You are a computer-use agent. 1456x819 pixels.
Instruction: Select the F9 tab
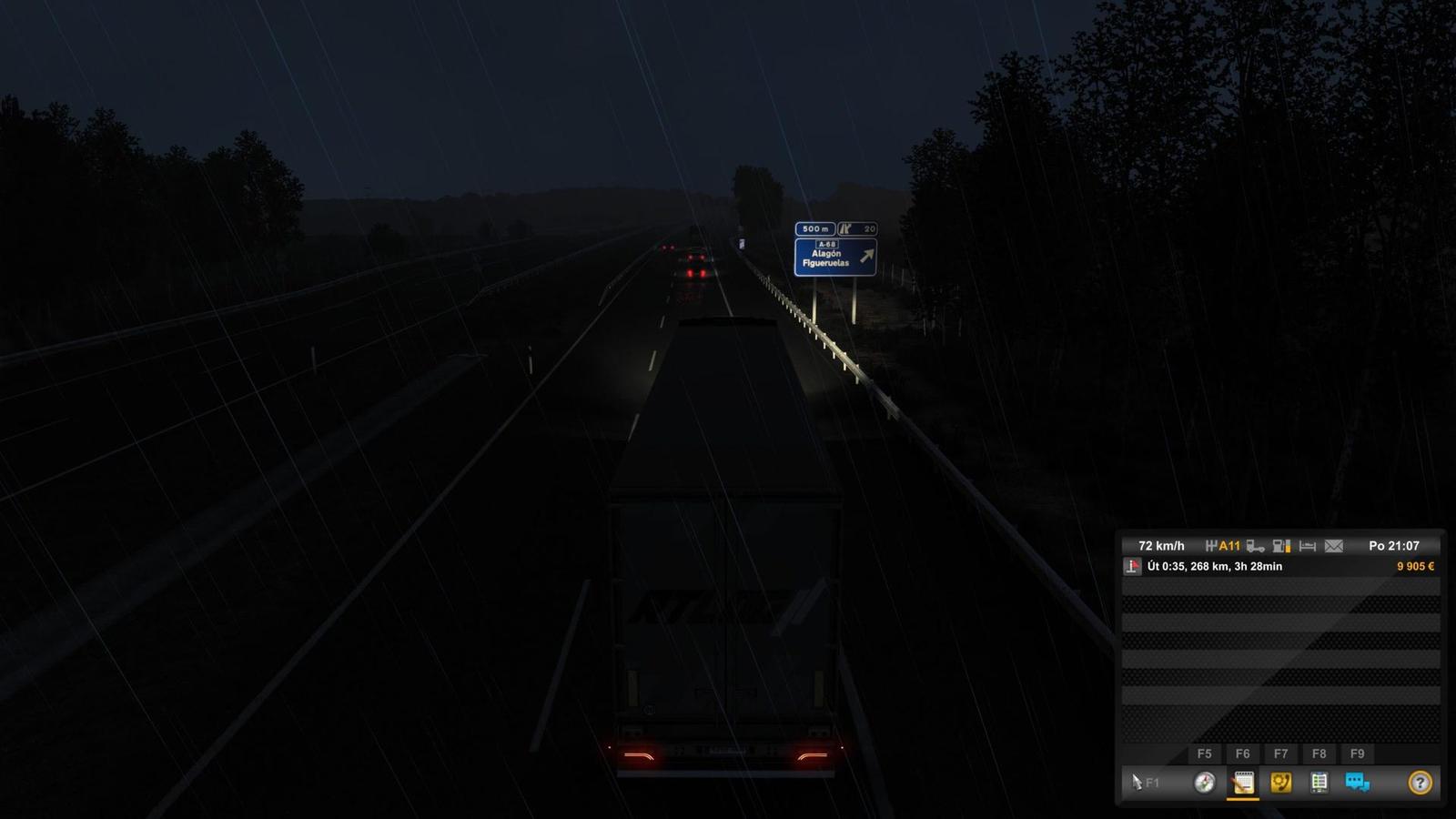pos(1356,753)
